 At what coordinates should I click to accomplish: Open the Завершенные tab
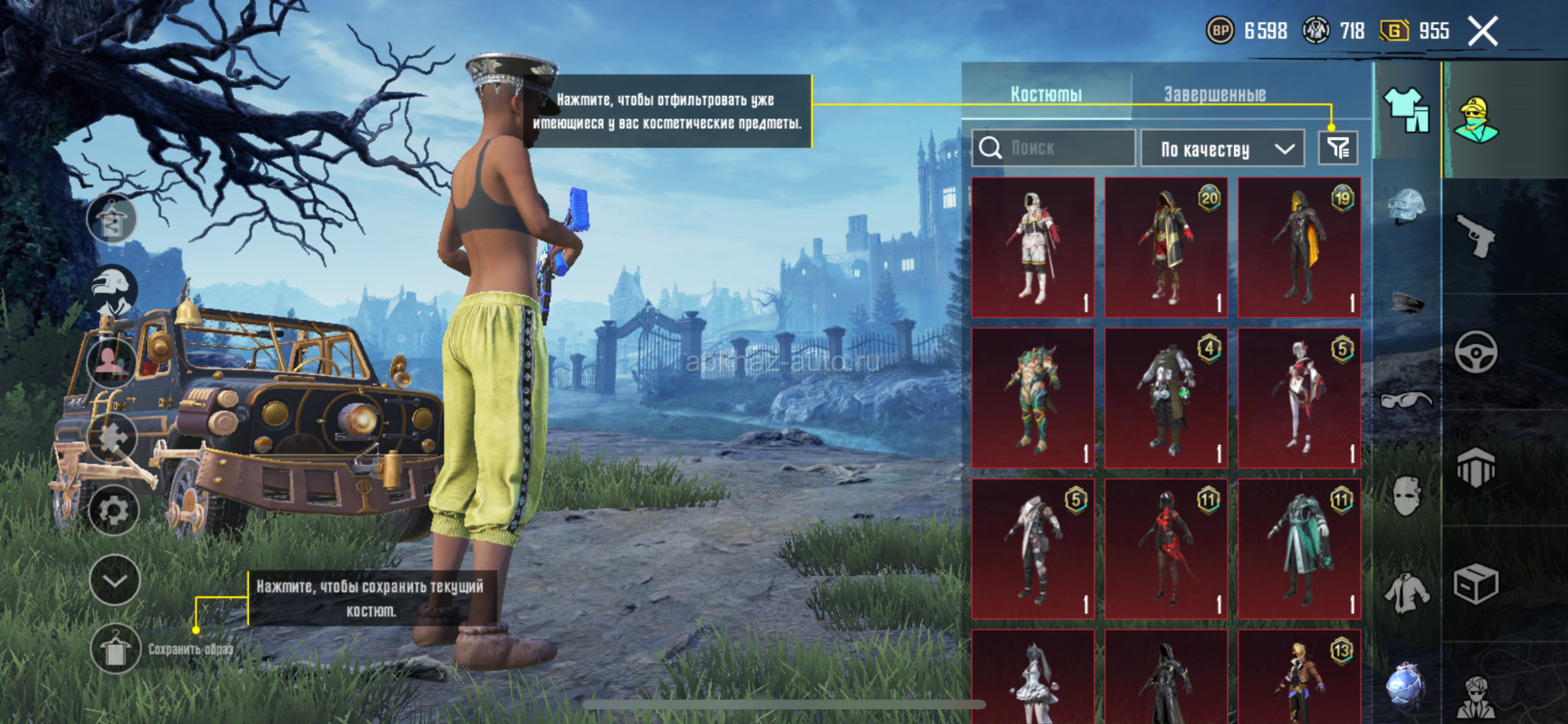(1214, 94)
